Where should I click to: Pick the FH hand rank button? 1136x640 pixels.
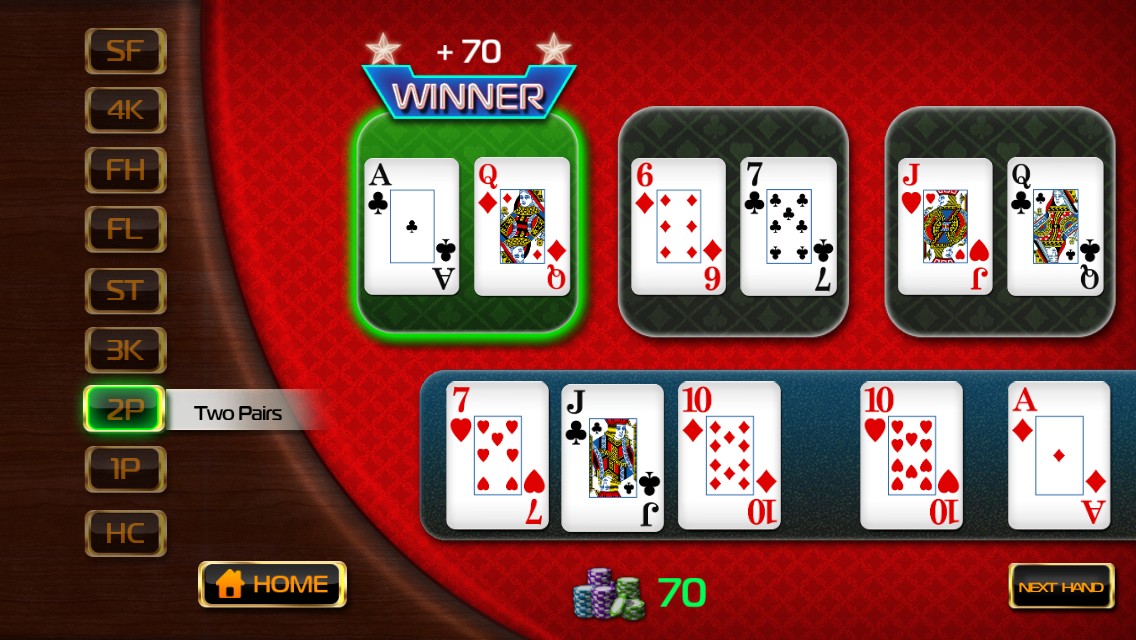tap(125, 170)
